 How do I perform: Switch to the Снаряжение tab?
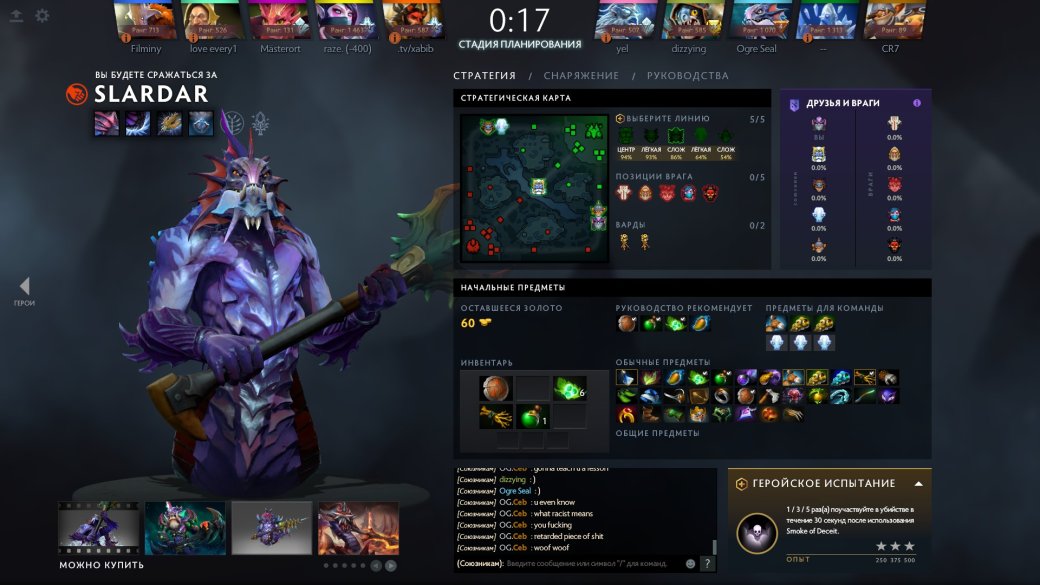pos(581,76)
